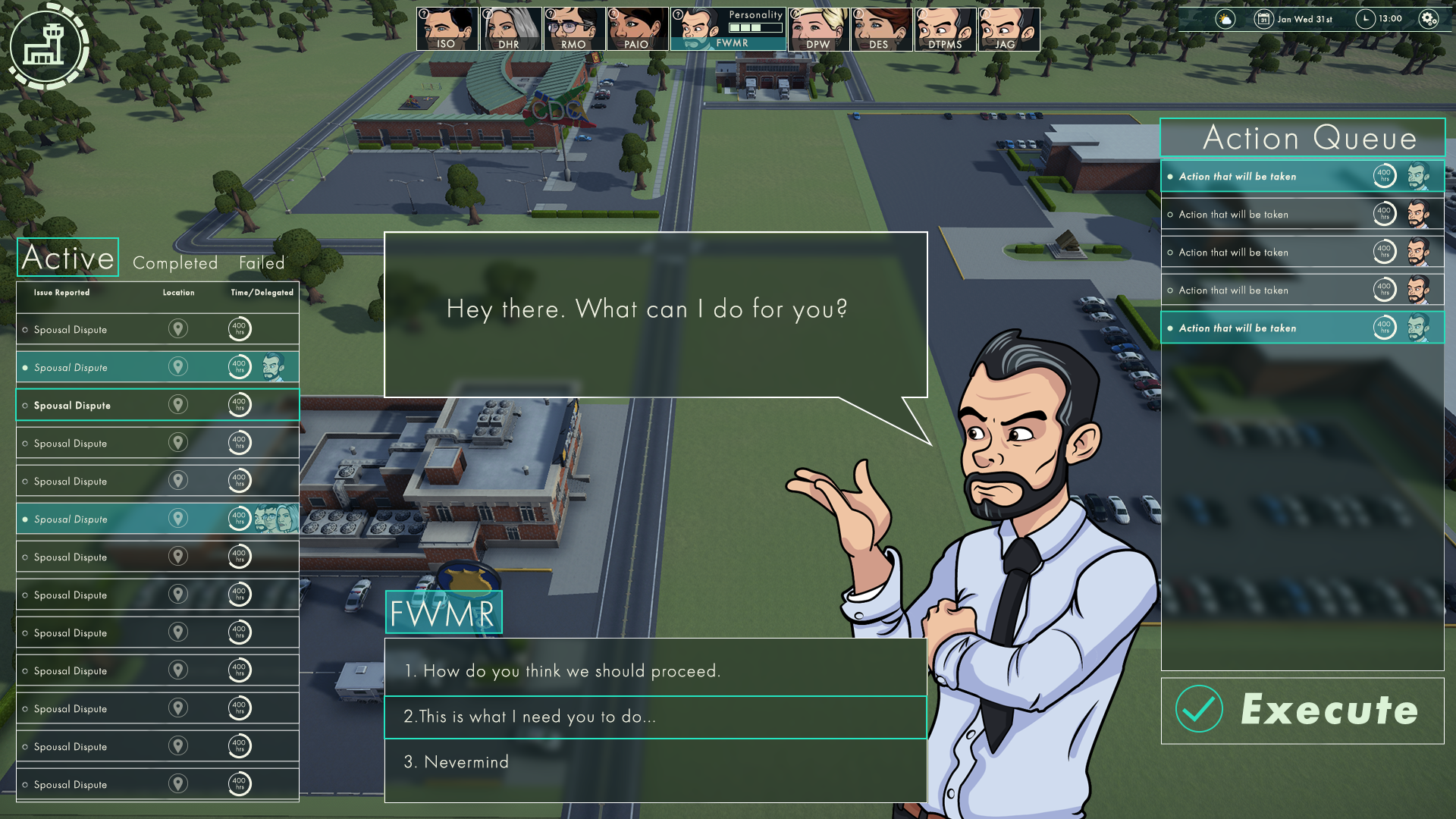Select the DES advisor portrait
The height and width of the screenshot is (819, 1456).
(880, 29)
